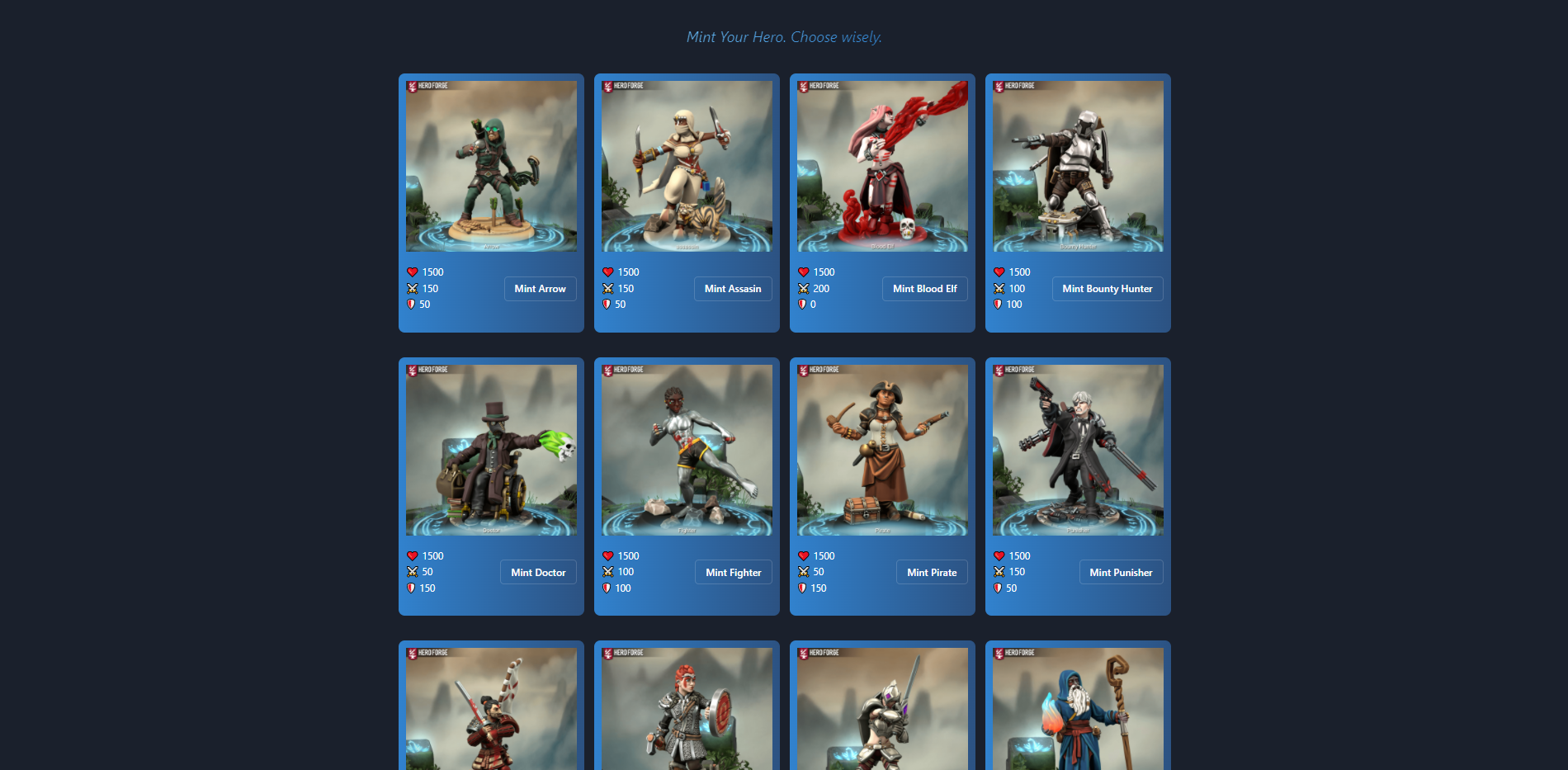Pick the Doctor hero card image
The image size is (1568, 770).
click(491, 450)
